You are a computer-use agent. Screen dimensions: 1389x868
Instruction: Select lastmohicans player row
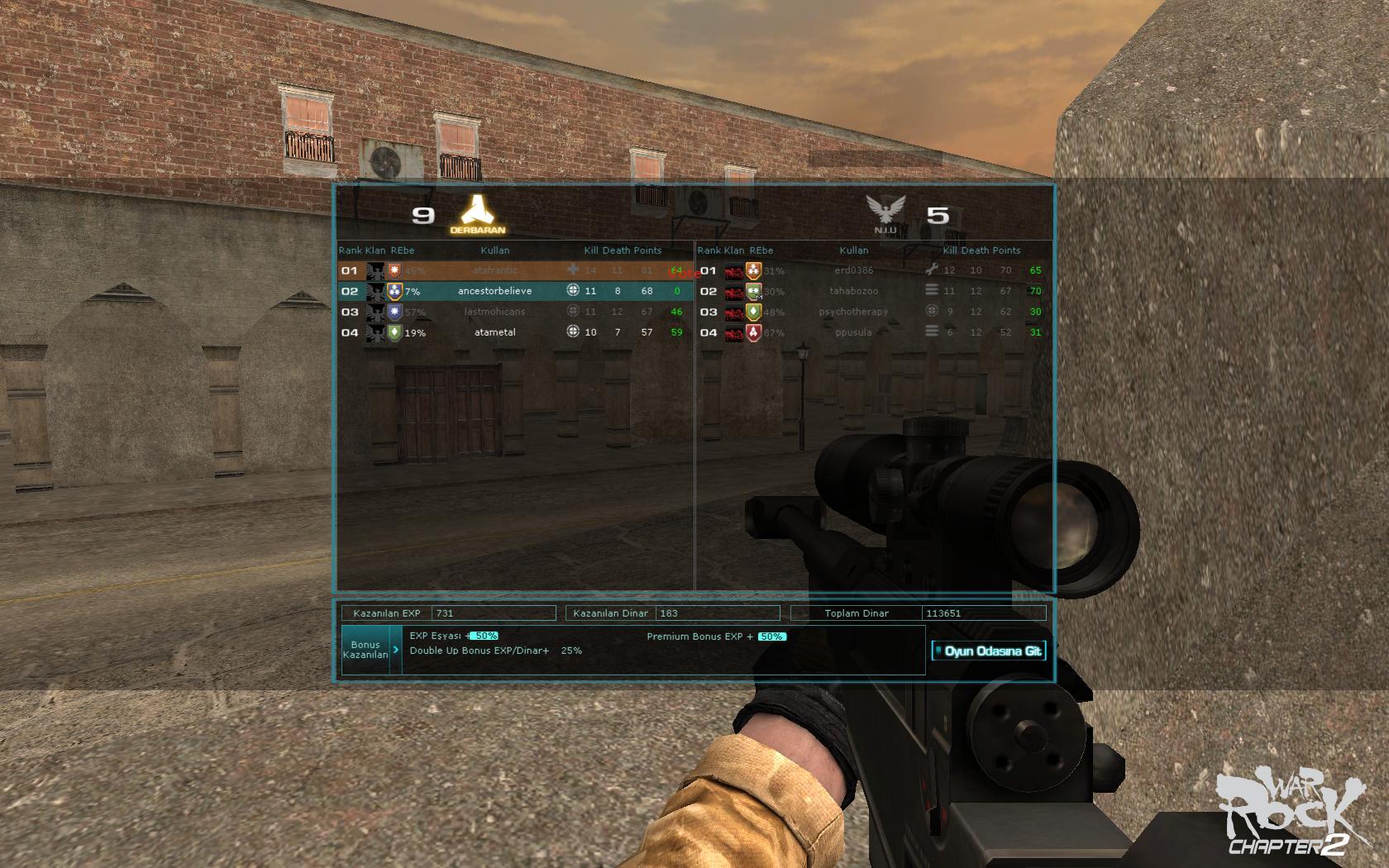tap(494, 312)
